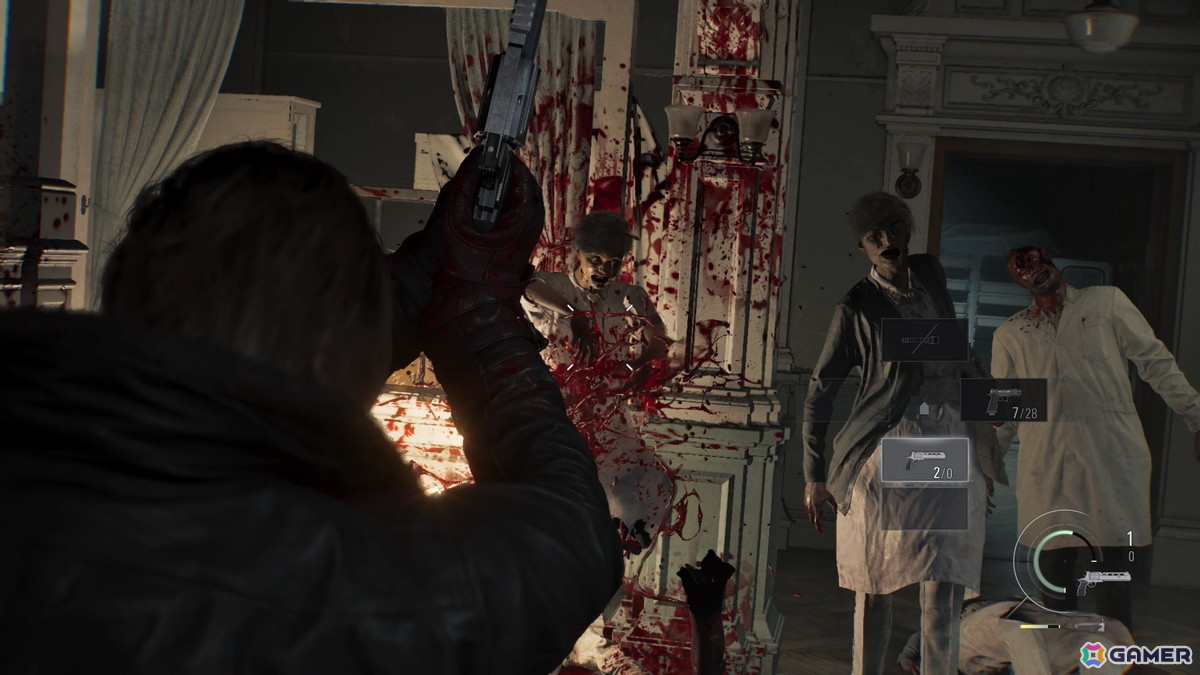Screen dimensions: 1200x675
Task: Click the equipped revolver icon by the gauge
Action: (1103, 579)
